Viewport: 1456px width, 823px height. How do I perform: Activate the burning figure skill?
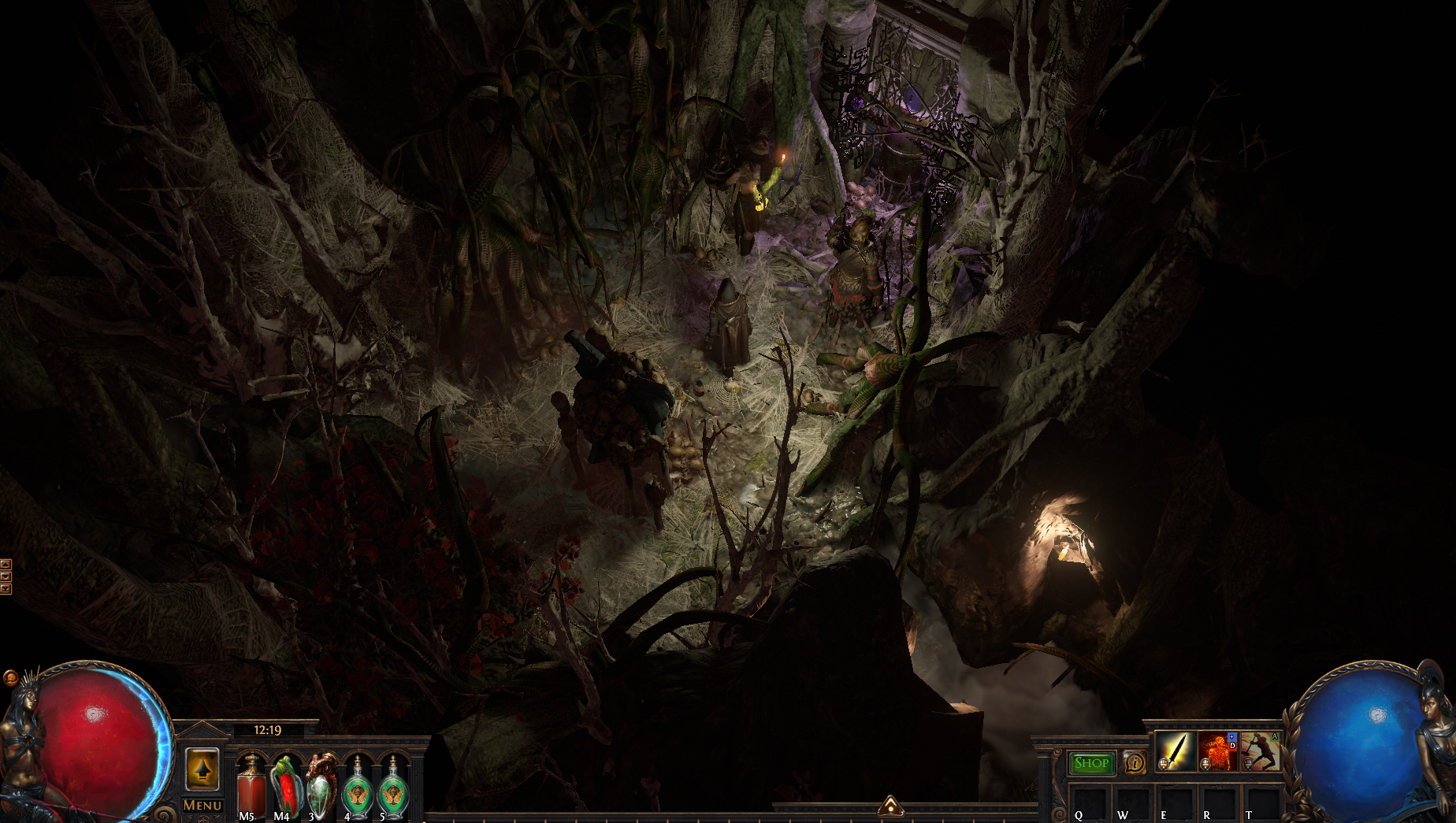click(x=1216, y=751)
